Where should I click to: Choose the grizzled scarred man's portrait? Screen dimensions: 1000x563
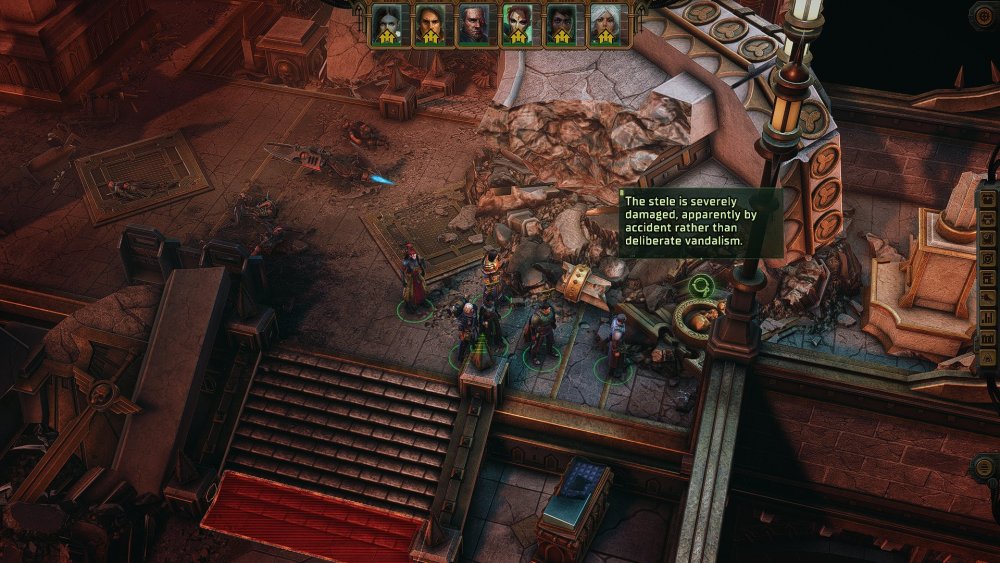[473, 24]
